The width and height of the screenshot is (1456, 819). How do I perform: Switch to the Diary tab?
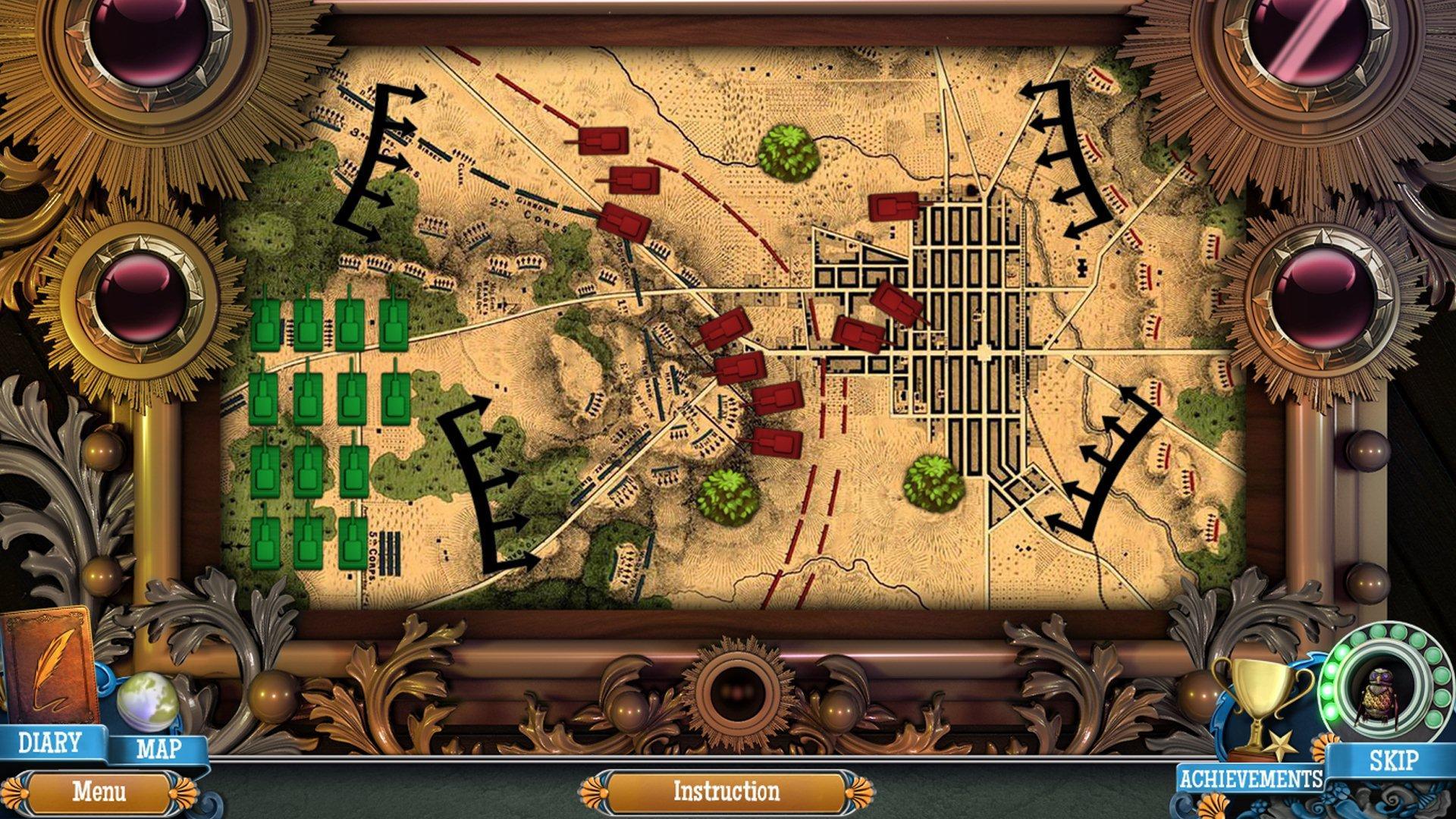(x=49, y=745)
